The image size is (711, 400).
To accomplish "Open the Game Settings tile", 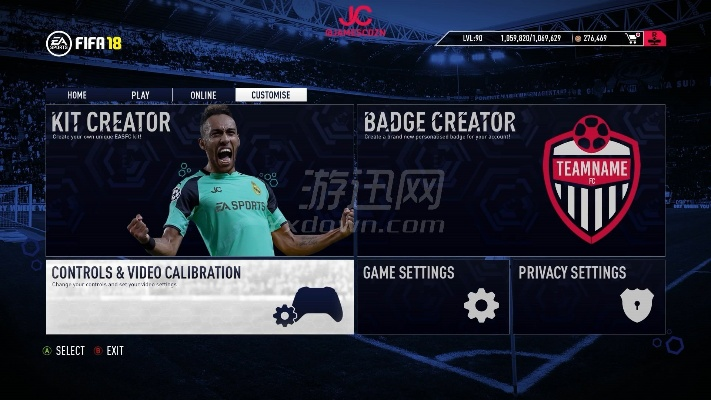I will (433, 297).
